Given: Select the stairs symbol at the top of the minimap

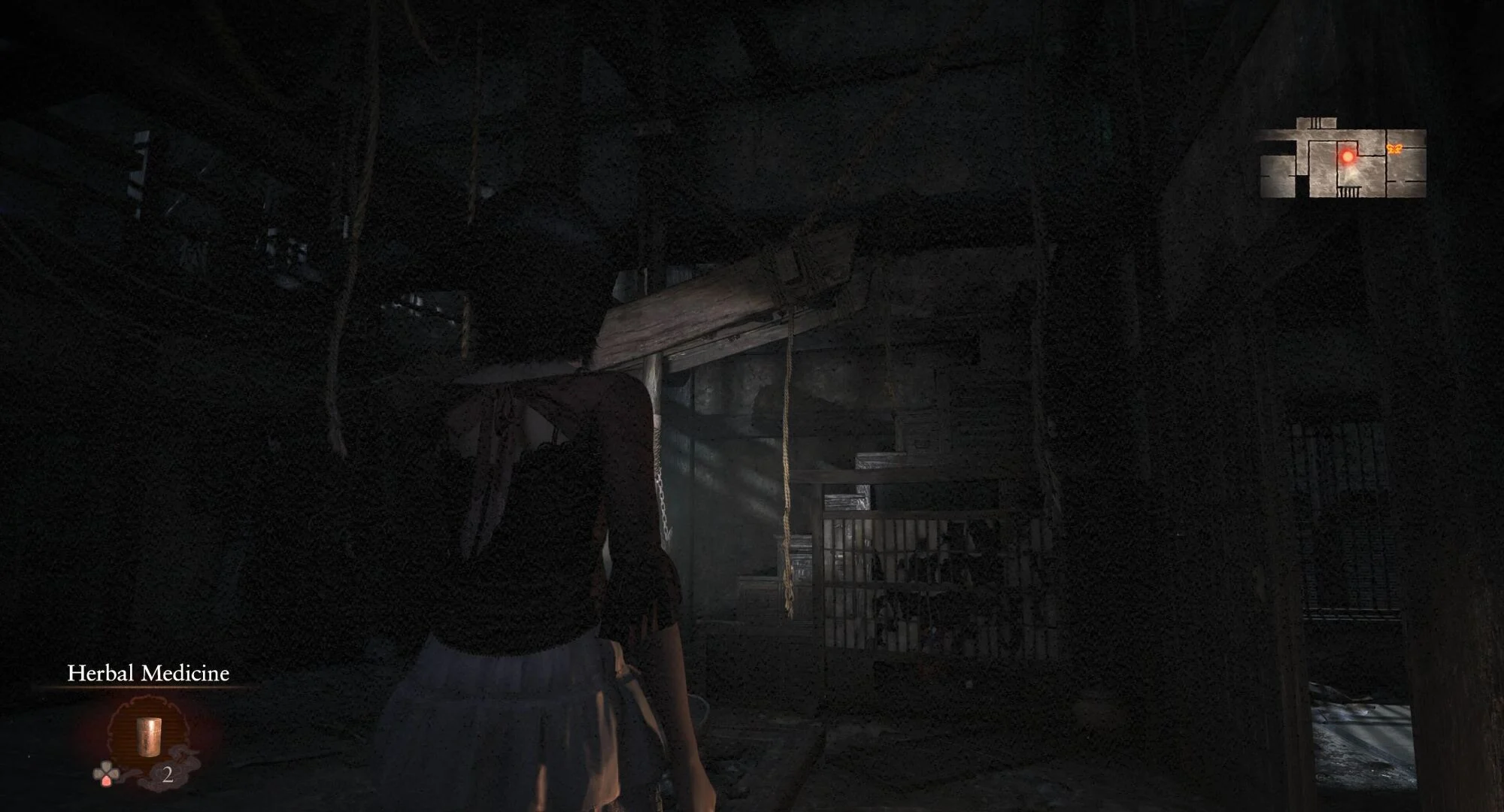Looking at the screenshot, I should pos(1314,121).
